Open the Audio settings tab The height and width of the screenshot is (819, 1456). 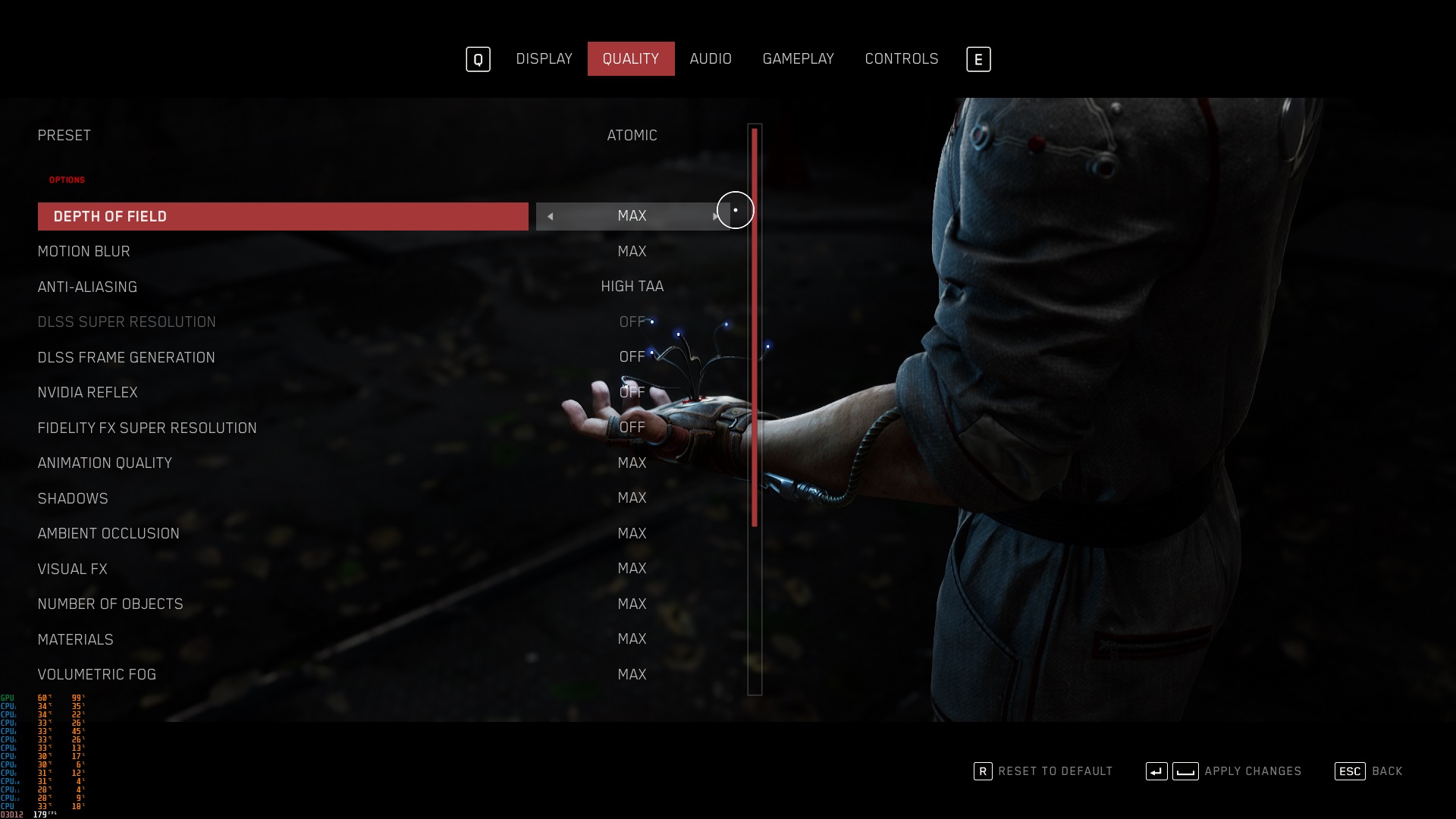pyautogui.click(x=711, y=59)
